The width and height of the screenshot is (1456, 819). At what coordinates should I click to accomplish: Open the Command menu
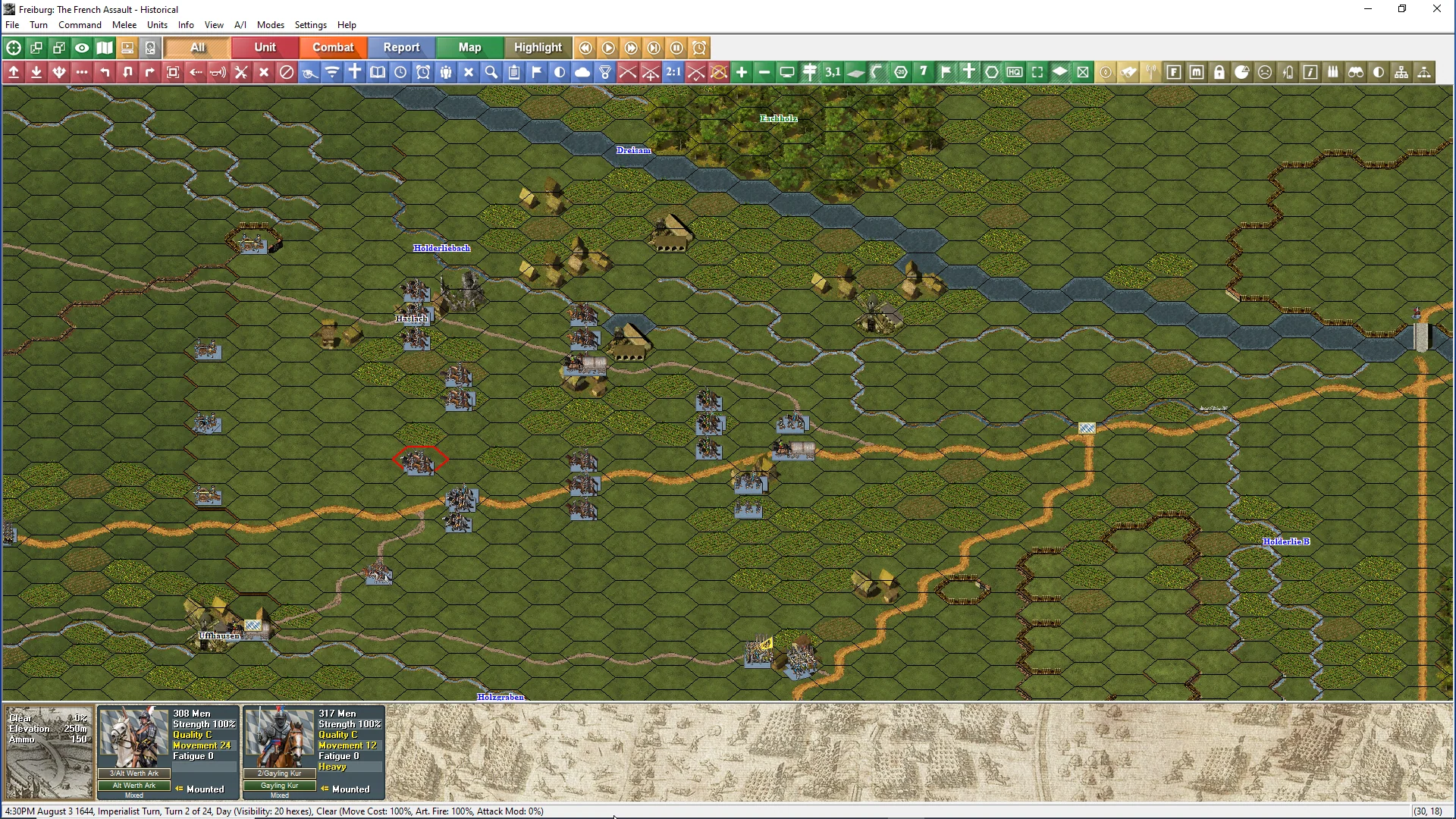pyautogui.click(x=80, y=25)
